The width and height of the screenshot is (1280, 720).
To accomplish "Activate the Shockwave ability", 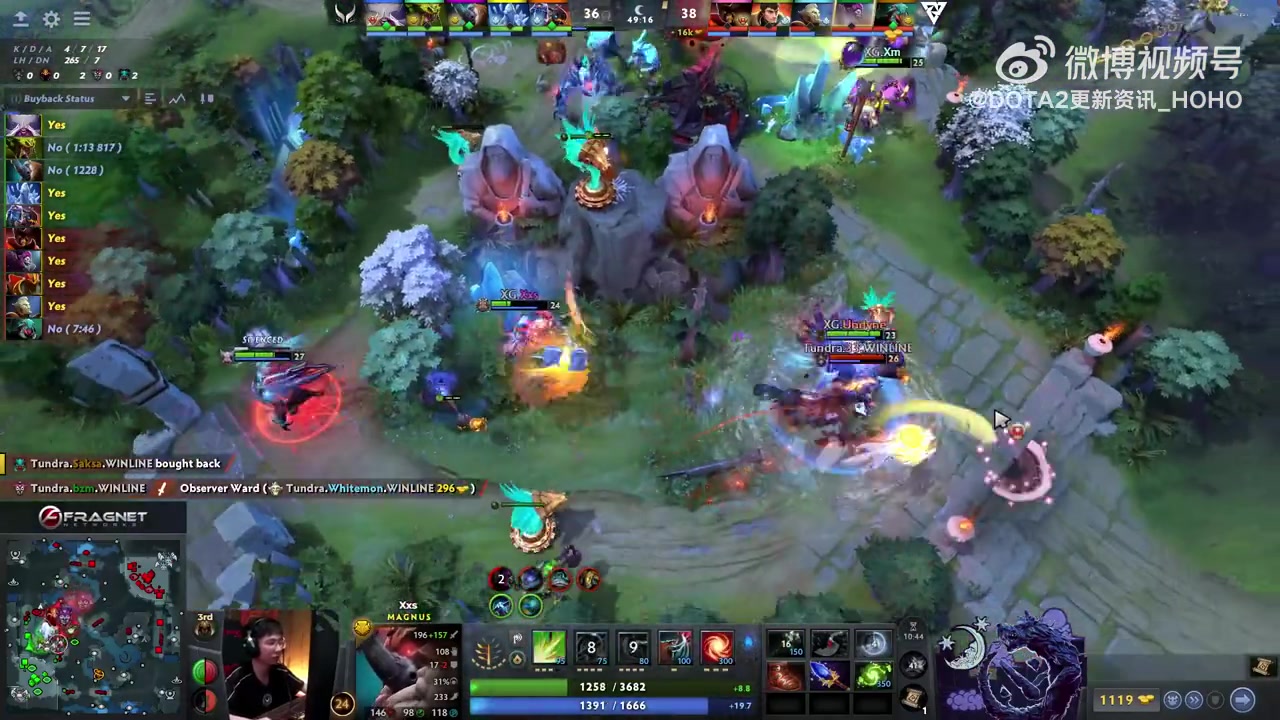I will pyautogui.click(x=549, y=648).
